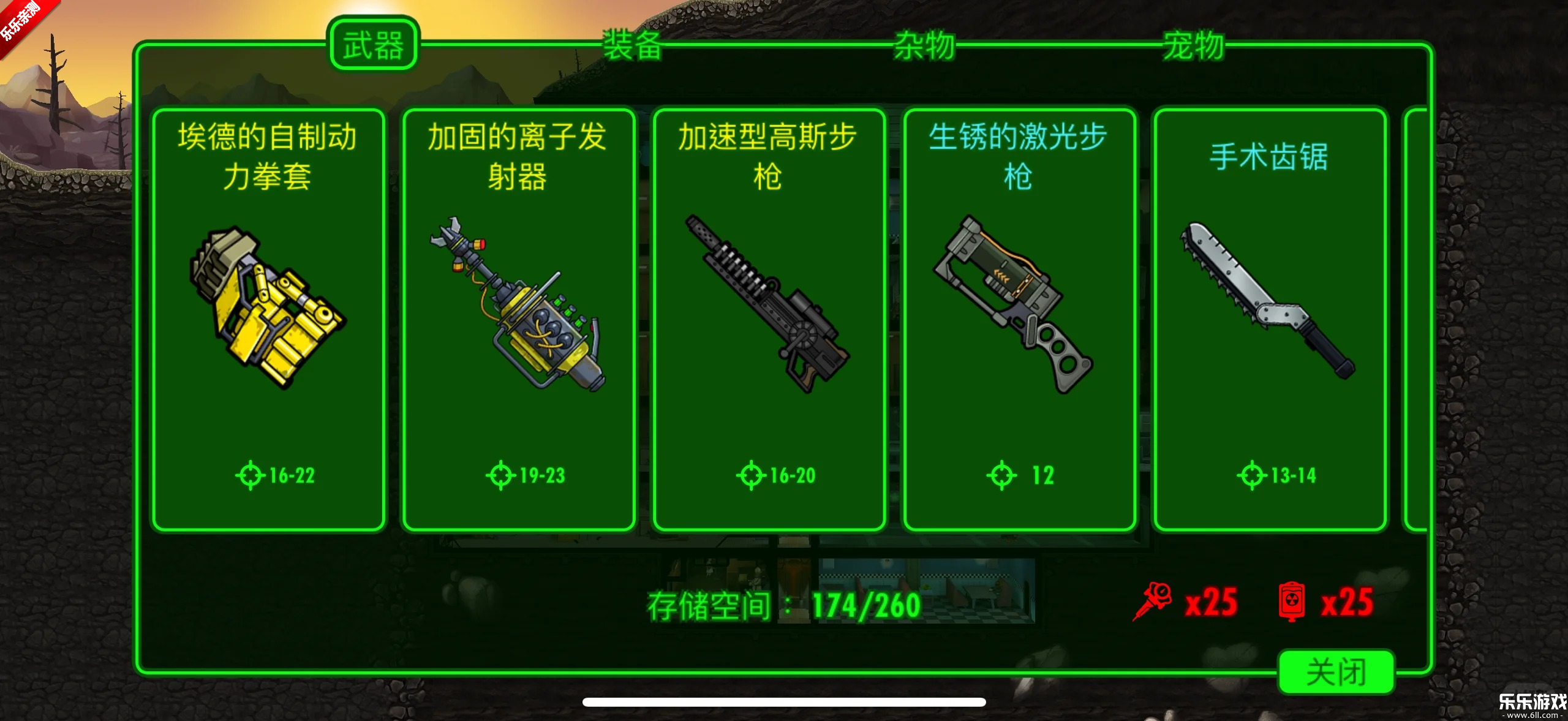
Task: Select the 武器 weapons tab
Action: 374,44
